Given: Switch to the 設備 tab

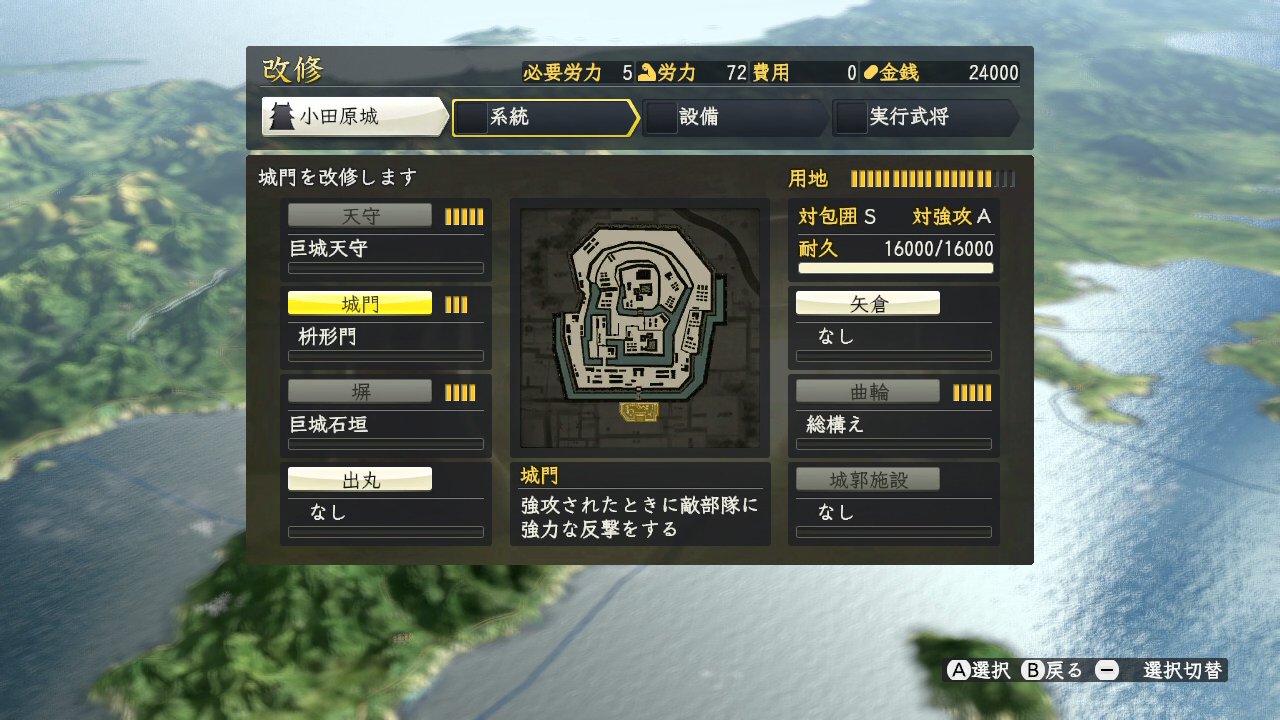Looking at the screenshot, I should click(735, 118).
